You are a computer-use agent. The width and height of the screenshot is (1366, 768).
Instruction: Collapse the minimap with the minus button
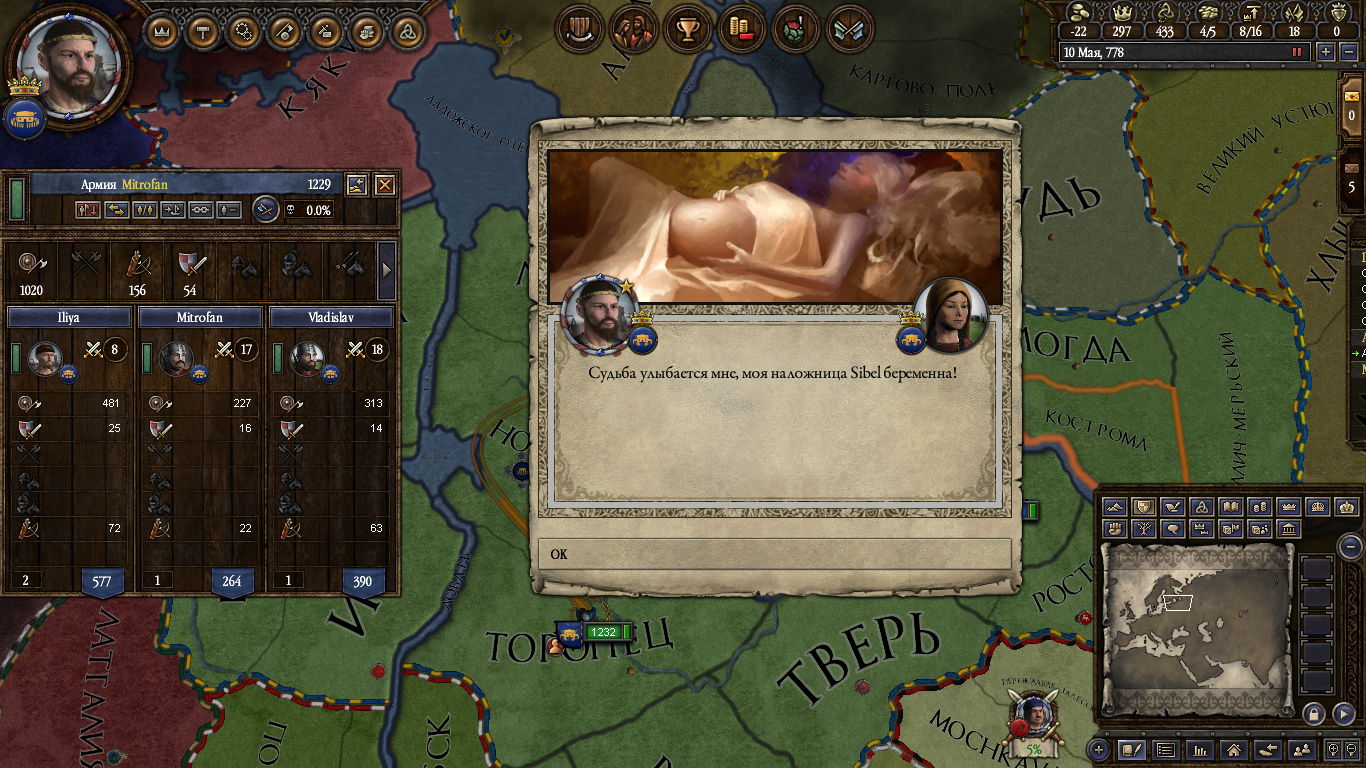coord(1350,546)
